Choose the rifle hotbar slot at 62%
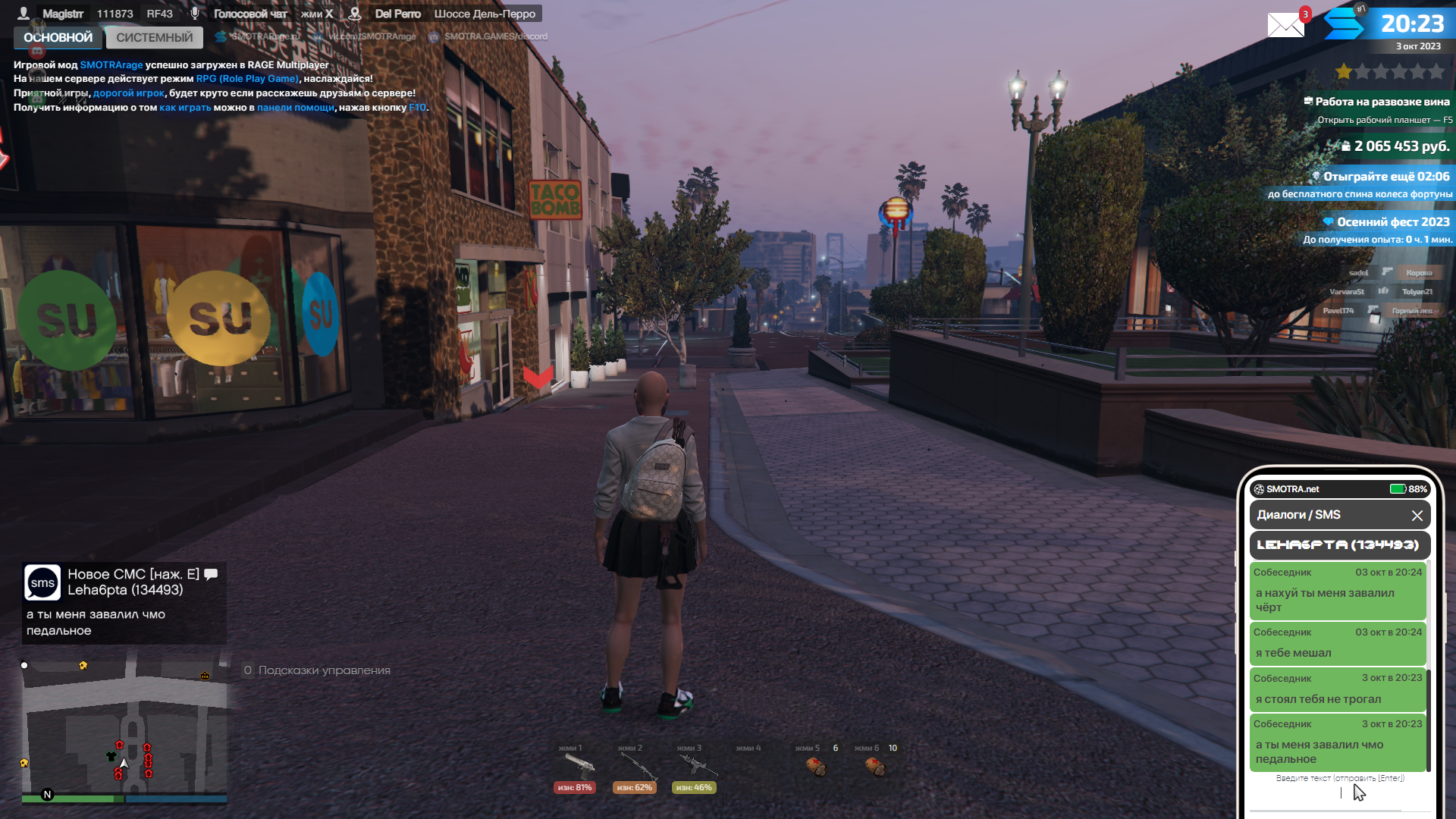This screenshot has height=819, width=1456. pos(635,767)
